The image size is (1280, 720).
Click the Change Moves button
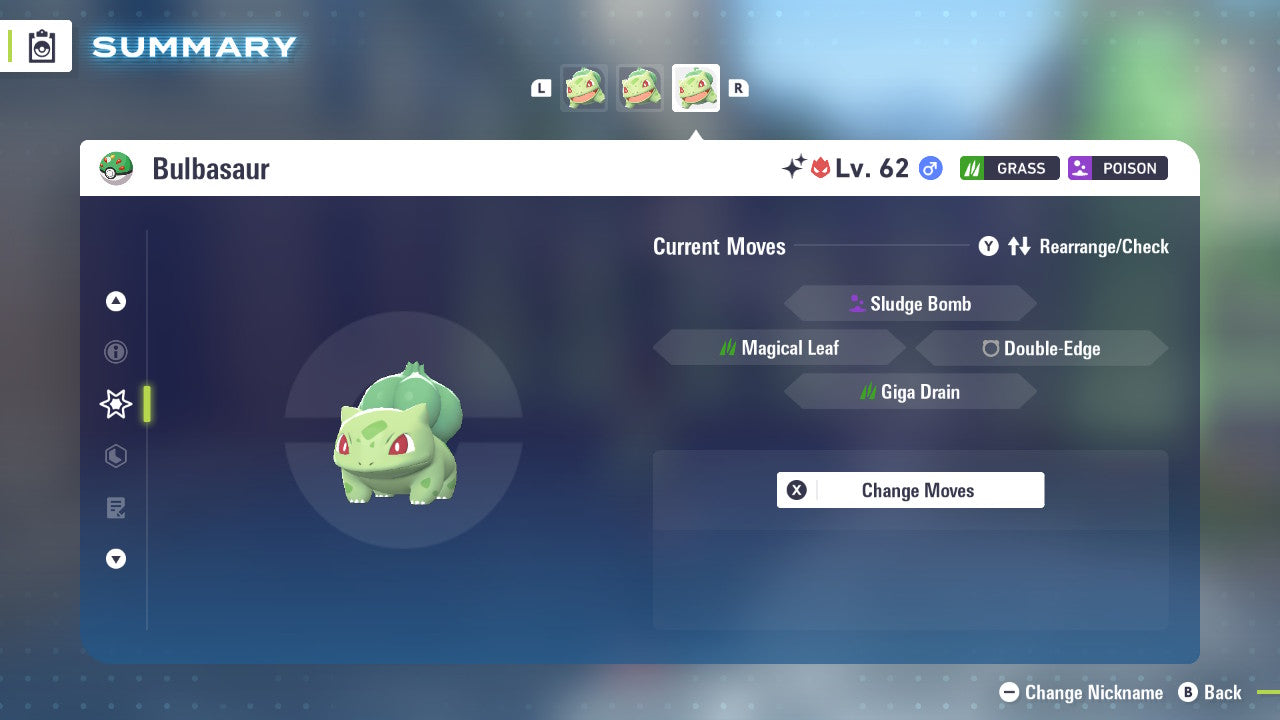(x=910, y=490)
